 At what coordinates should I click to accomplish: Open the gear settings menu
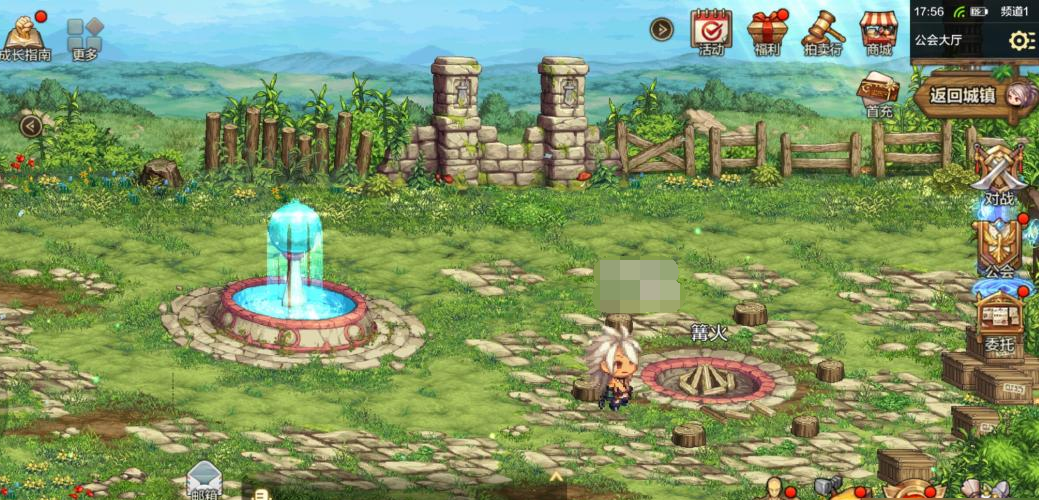pos(1021,41)
